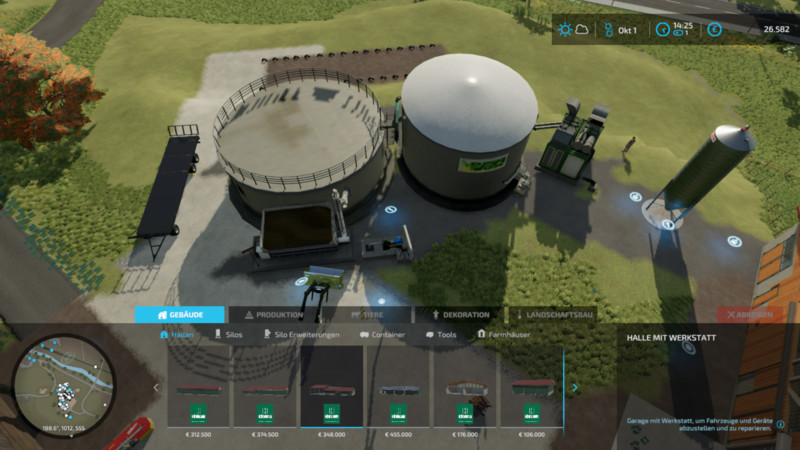Show the Hallen subcategory

(x=177, y=335)
